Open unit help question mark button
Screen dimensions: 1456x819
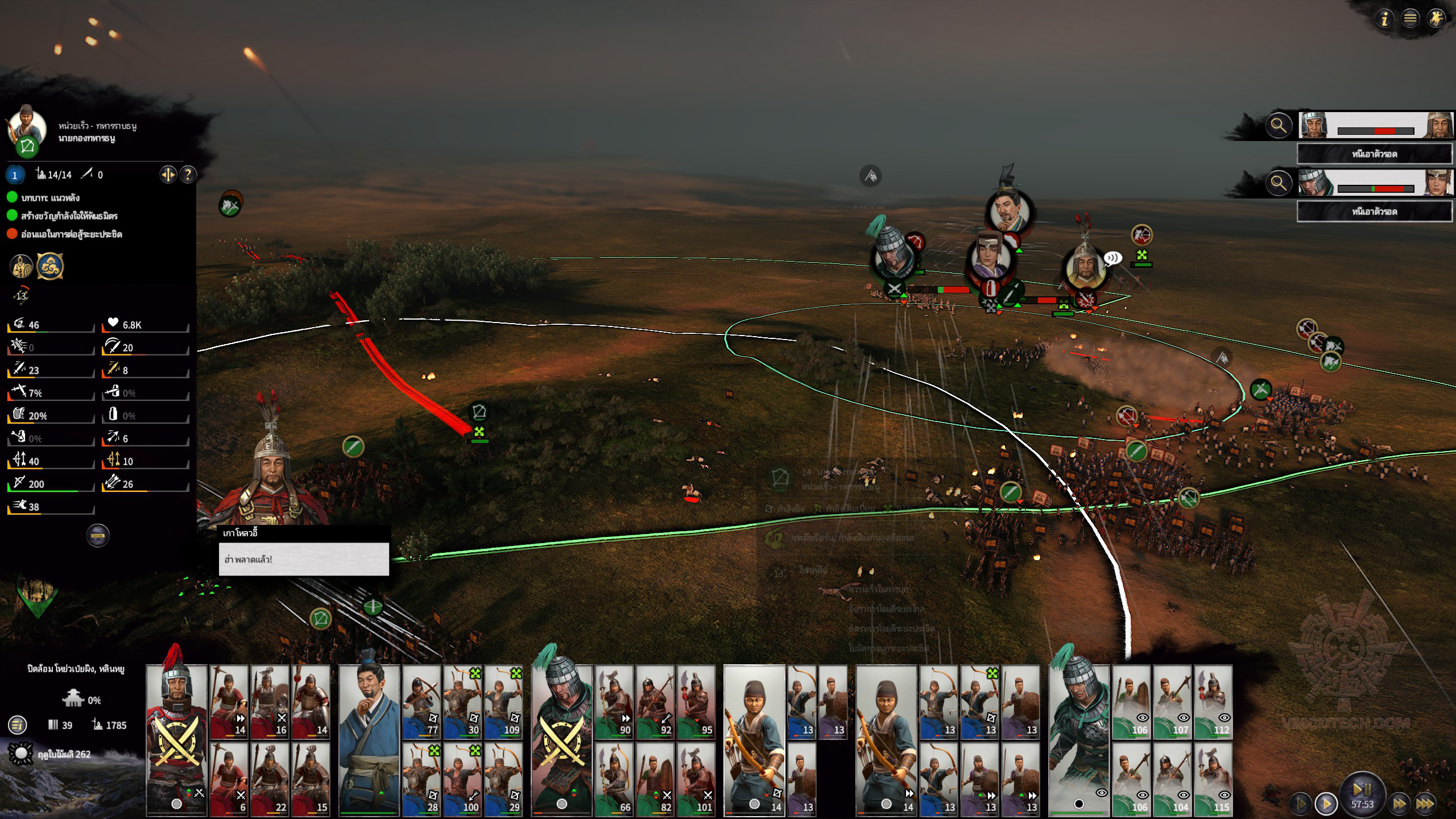[x=188, y=175]
